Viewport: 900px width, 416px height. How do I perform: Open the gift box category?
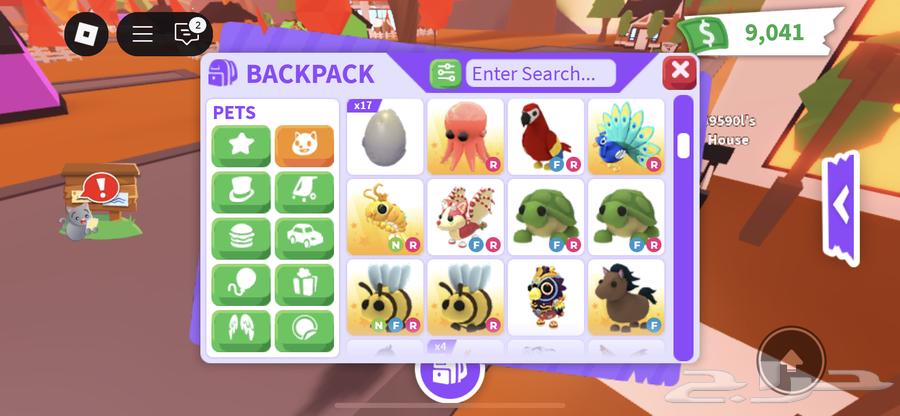[304, 284]
